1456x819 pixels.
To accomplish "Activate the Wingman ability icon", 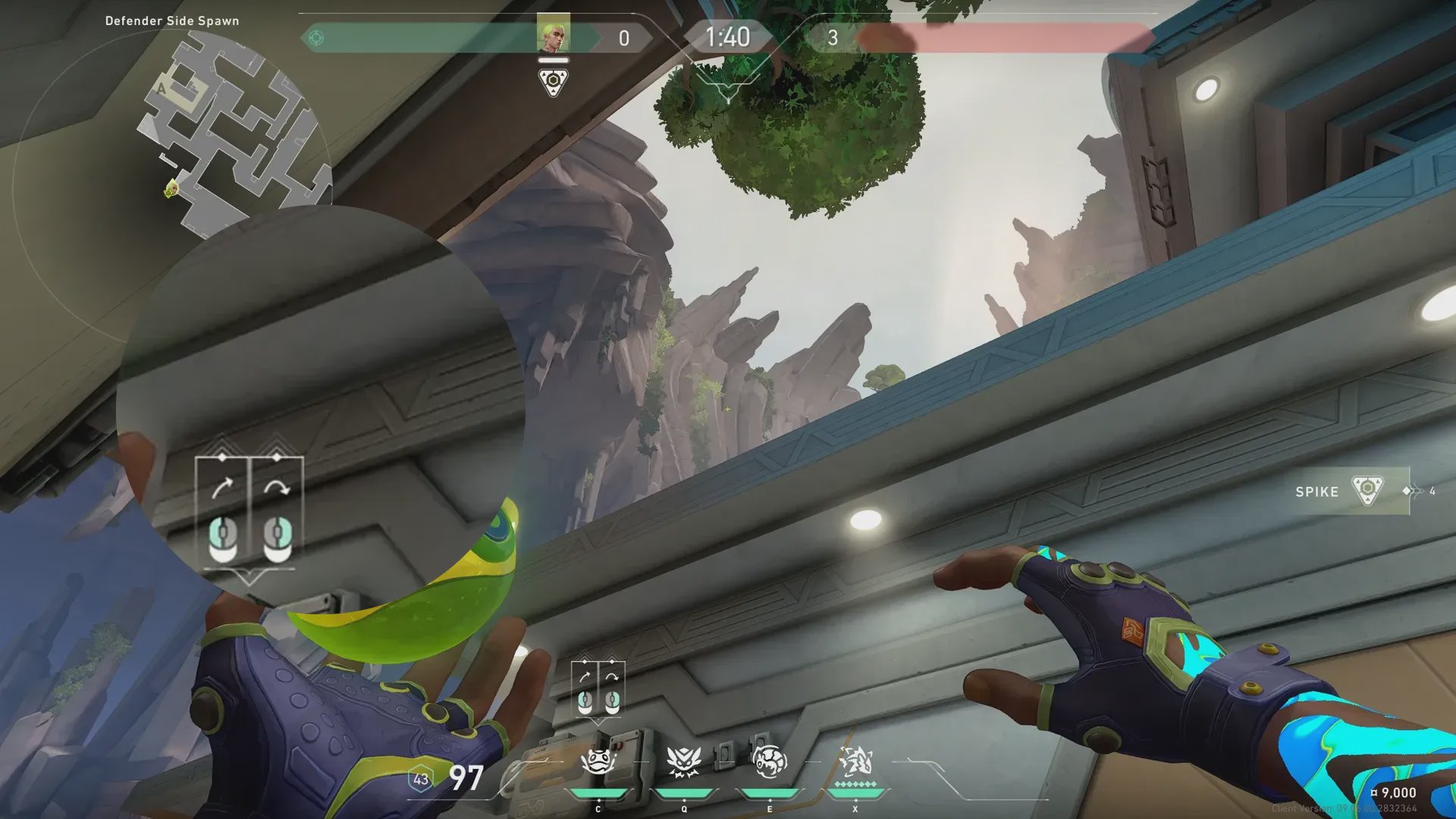I will pyautogui.click(x=682, y=762).
